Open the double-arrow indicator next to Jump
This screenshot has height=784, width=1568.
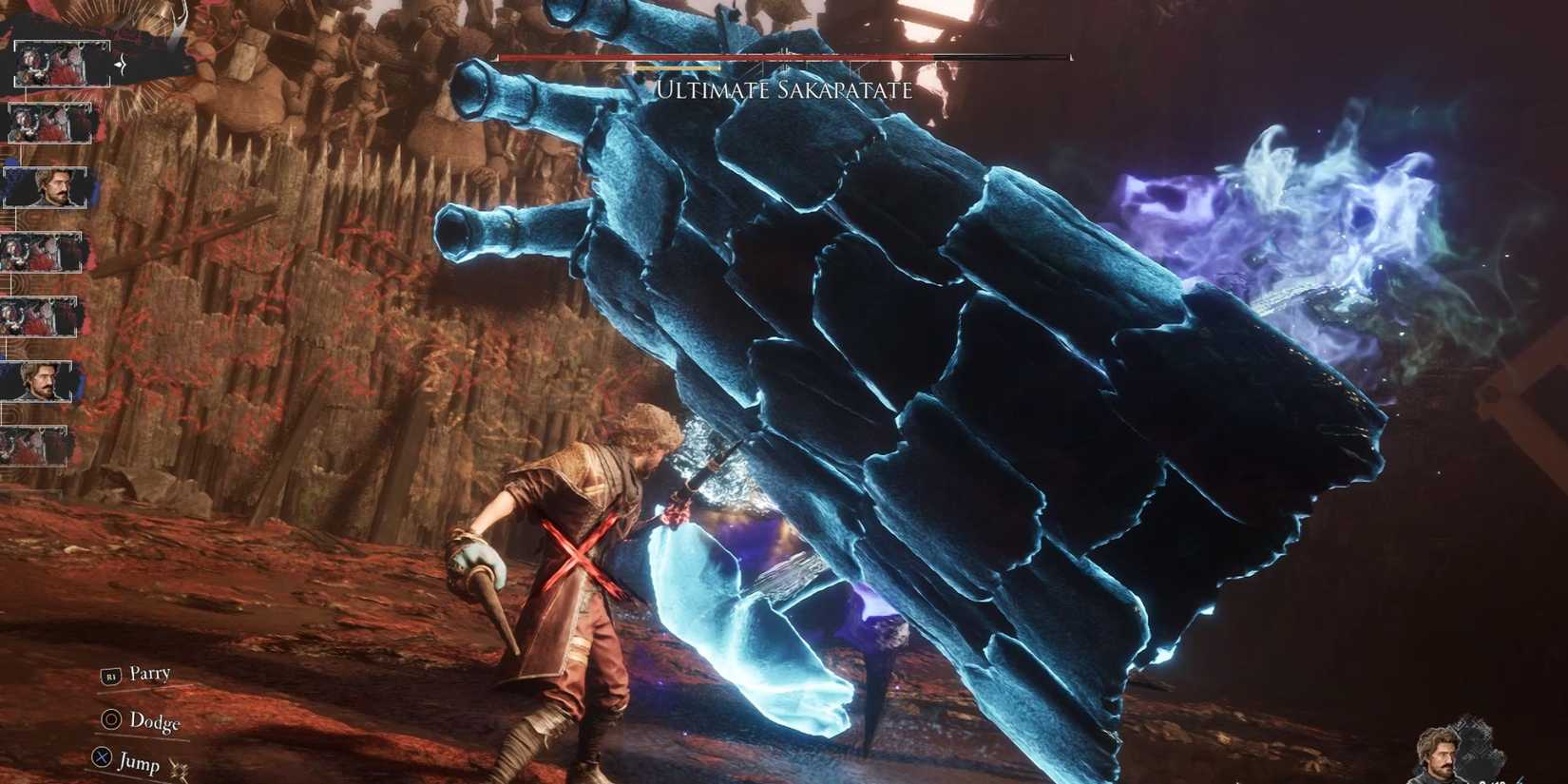tap(179, 766)
